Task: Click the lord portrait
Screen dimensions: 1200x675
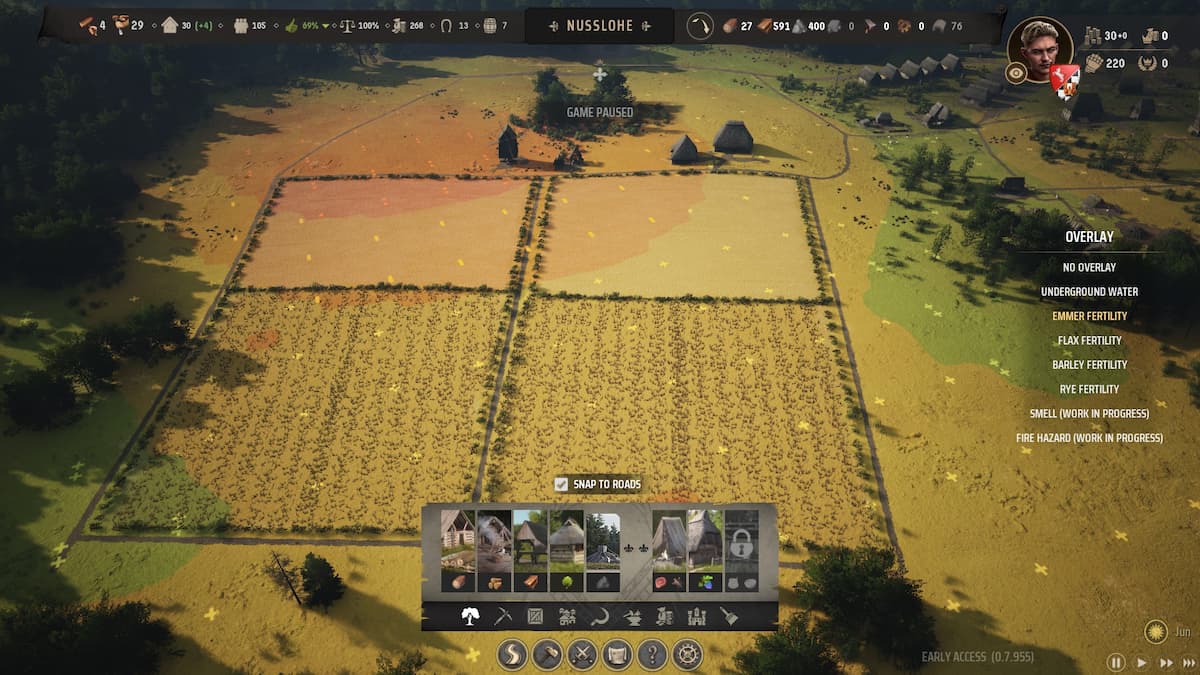Action: click(1039, 46)
